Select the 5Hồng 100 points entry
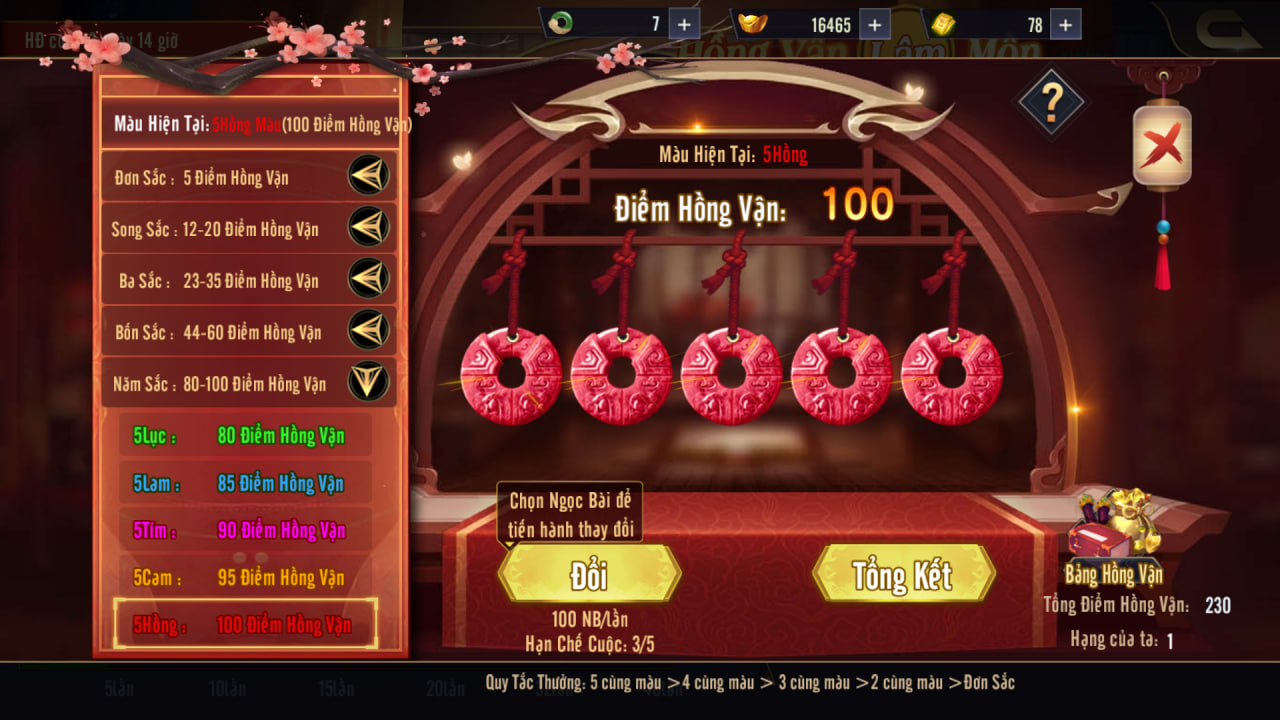The image size is (1280, 720). coord(245,625)
